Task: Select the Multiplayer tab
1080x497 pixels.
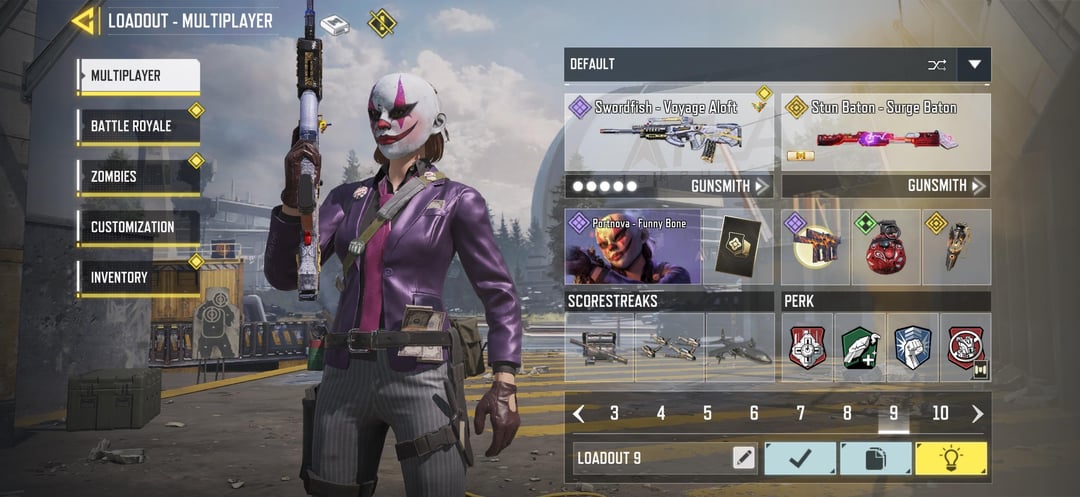Action: click(x=138, y=76)
